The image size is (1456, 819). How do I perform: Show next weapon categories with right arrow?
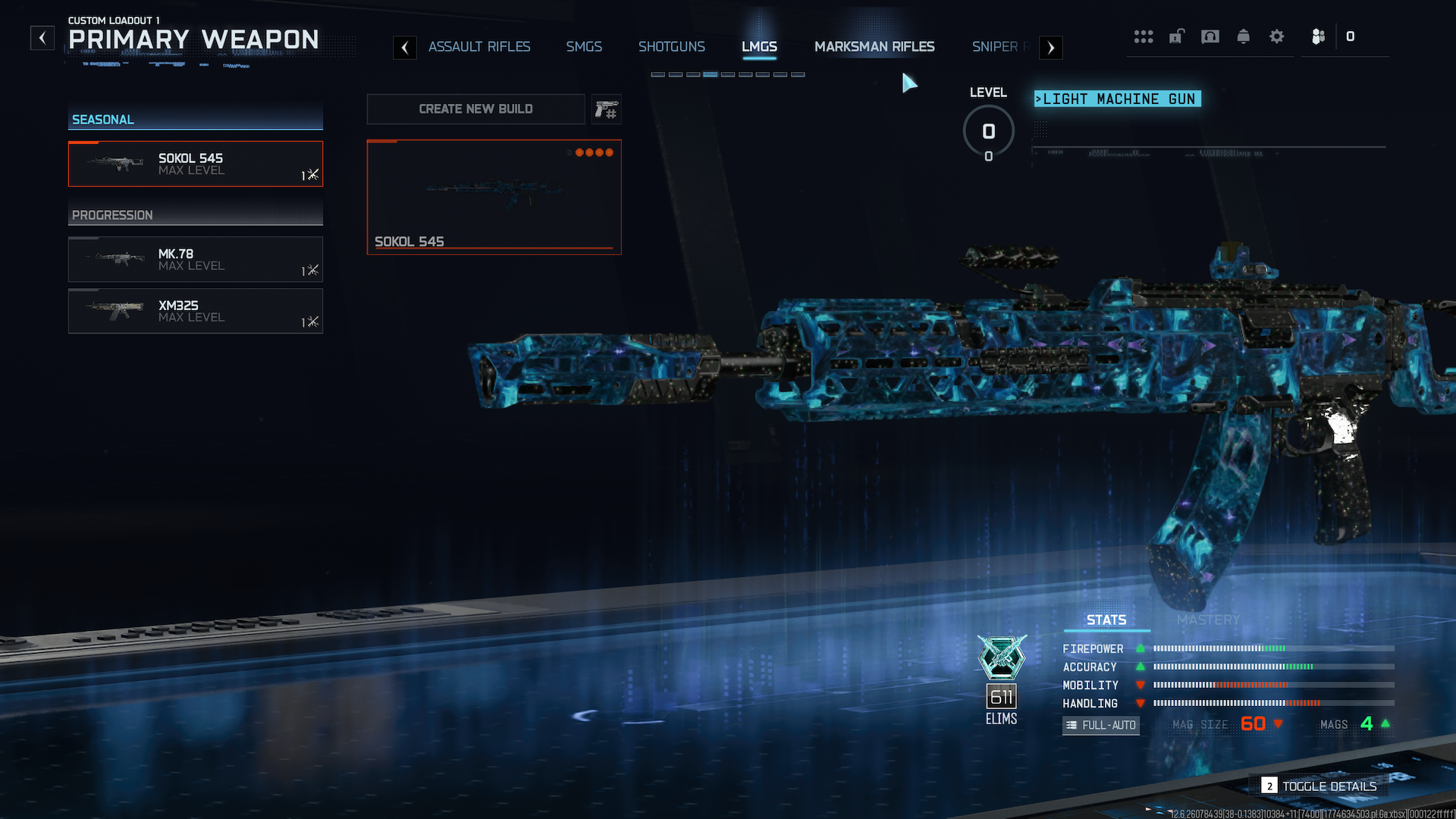click(1050, 48)
